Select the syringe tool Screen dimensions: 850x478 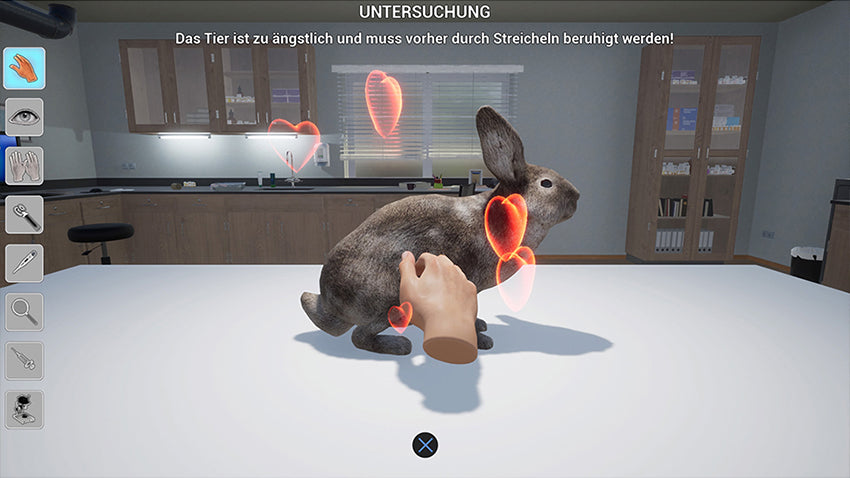[x=24, y=361]
